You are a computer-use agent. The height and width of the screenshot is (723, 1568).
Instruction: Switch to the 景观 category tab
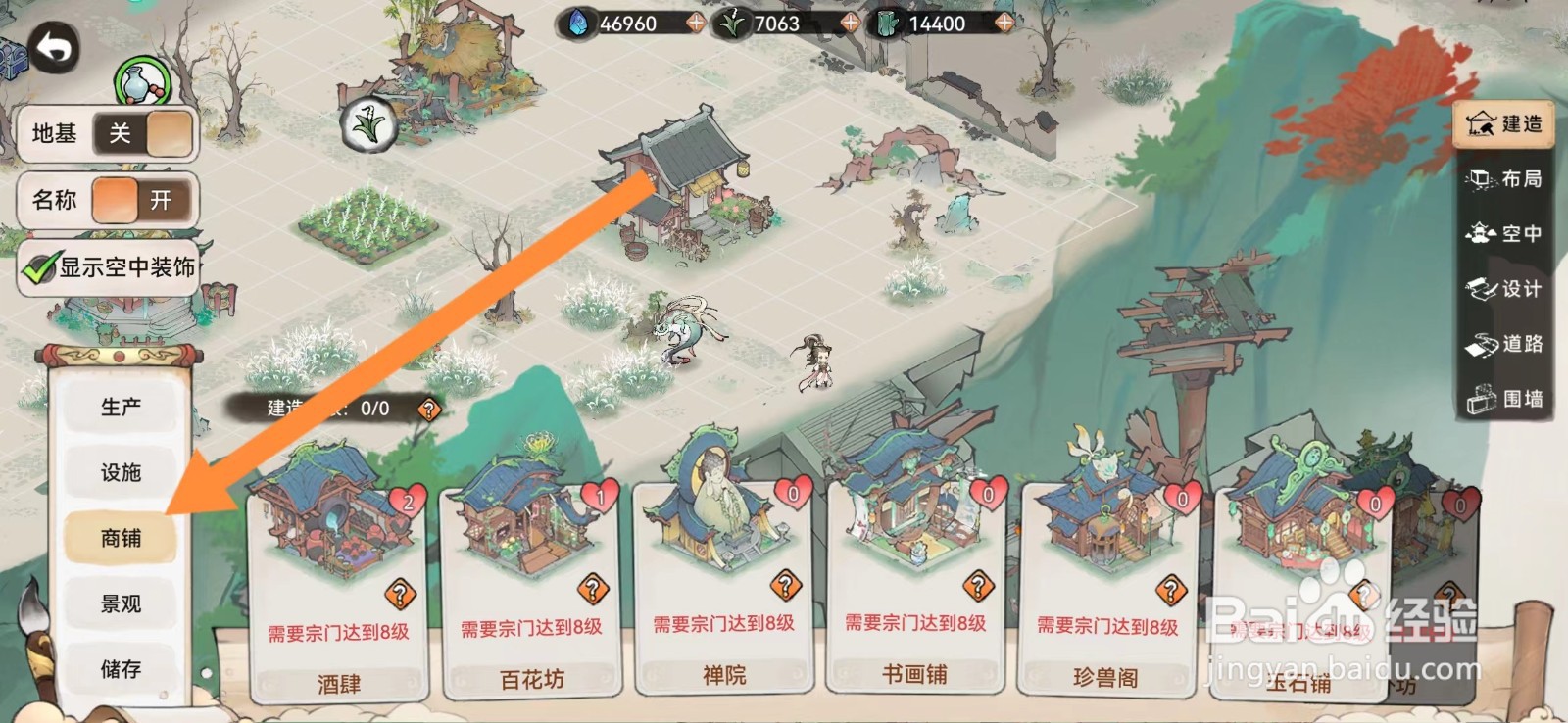pos(121,603)
